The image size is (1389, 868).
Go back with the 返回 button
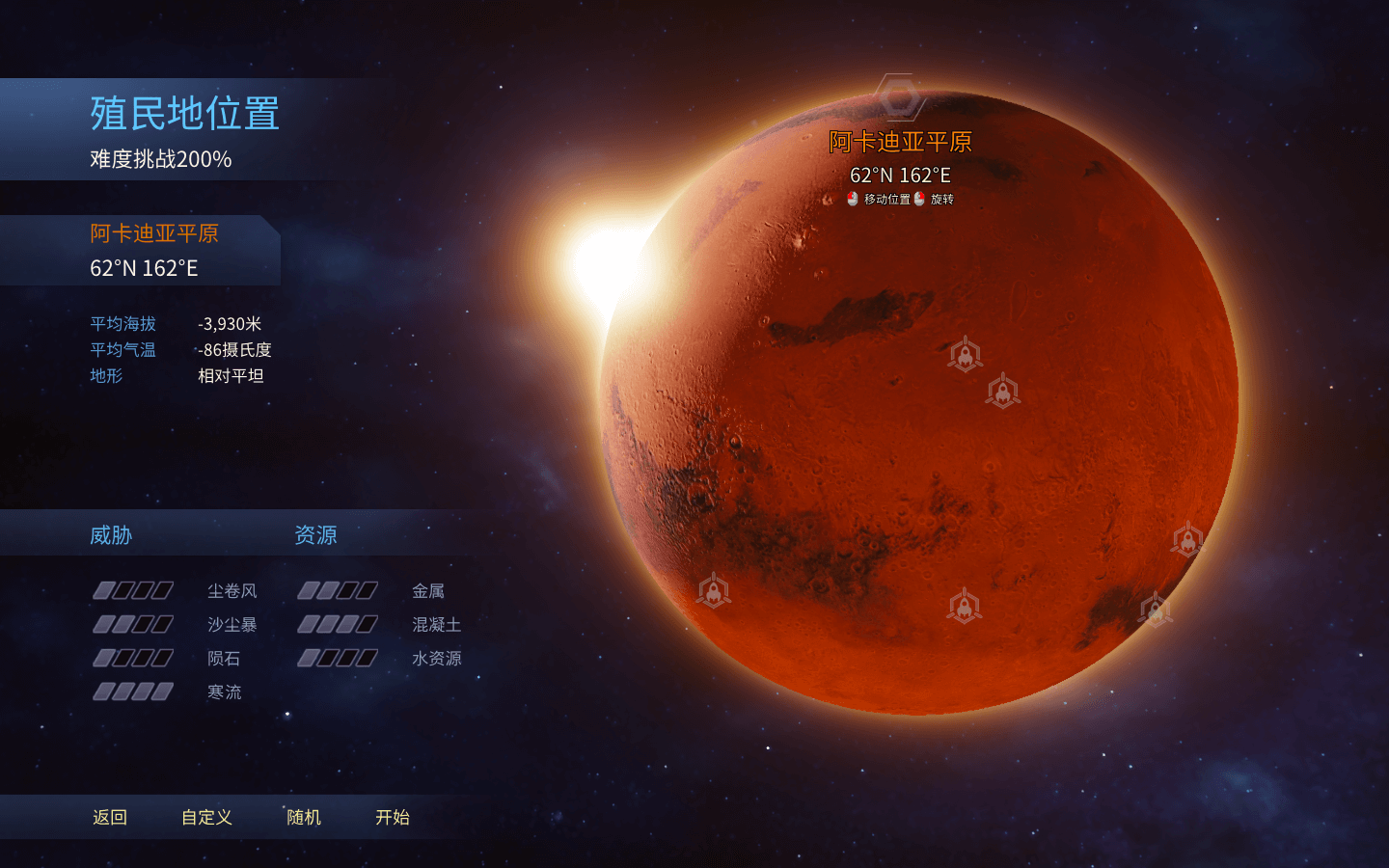click(x=110, y=817)
